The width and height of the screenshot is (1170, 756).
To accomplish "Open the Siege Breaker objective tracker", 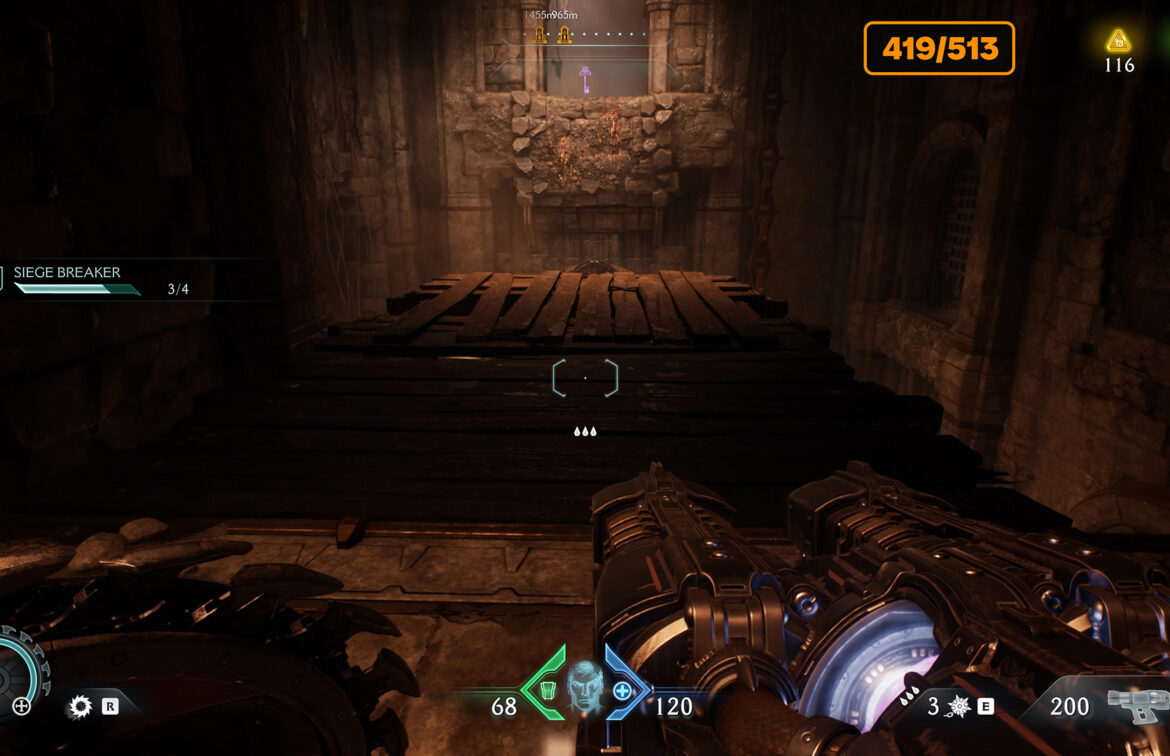I will pos(68,273).
